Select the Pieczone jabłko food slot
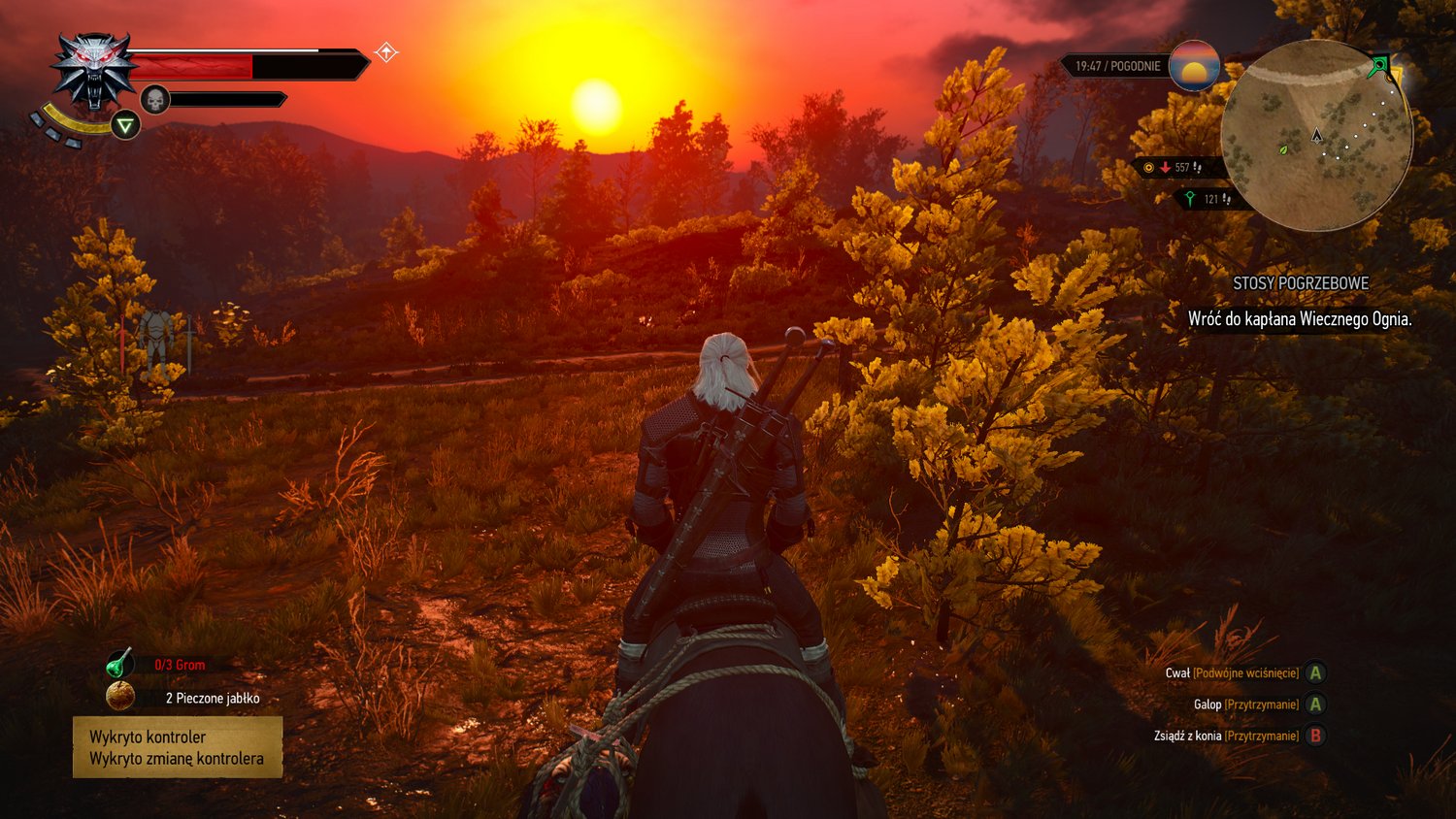The height and width of the screenshot is (819, 1456). (120, 696)
